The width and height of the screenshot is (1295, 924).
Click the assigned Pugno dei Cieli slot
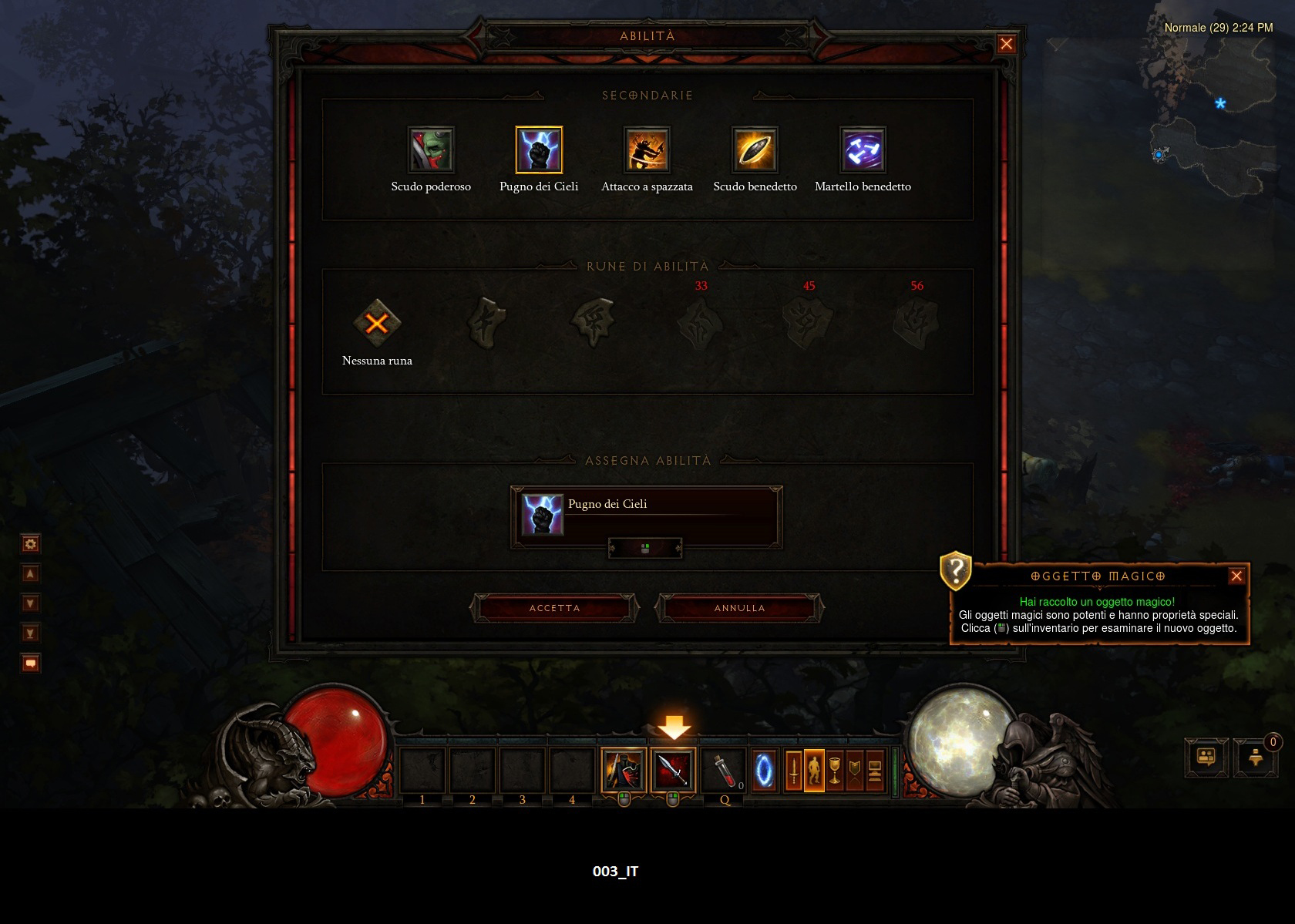(x=646, y=515)
